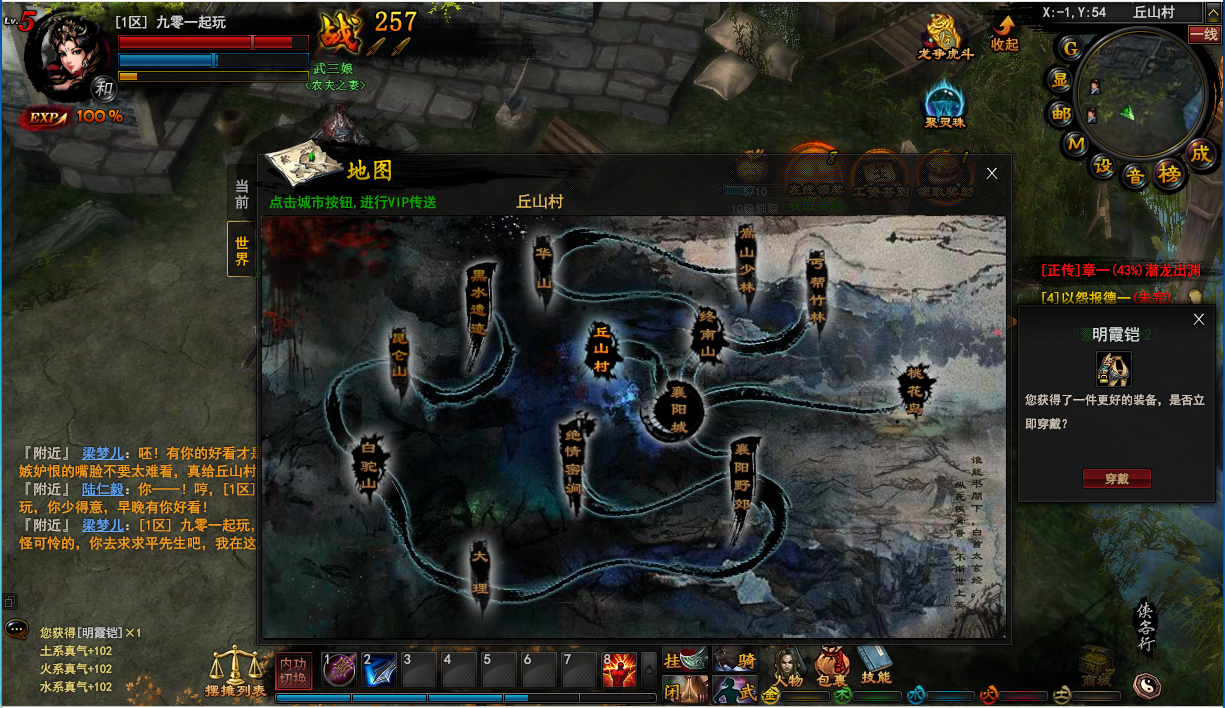Choose 丘山村 on the world map
Viewport: 1225px width, 708px height.
coord(602,349)
